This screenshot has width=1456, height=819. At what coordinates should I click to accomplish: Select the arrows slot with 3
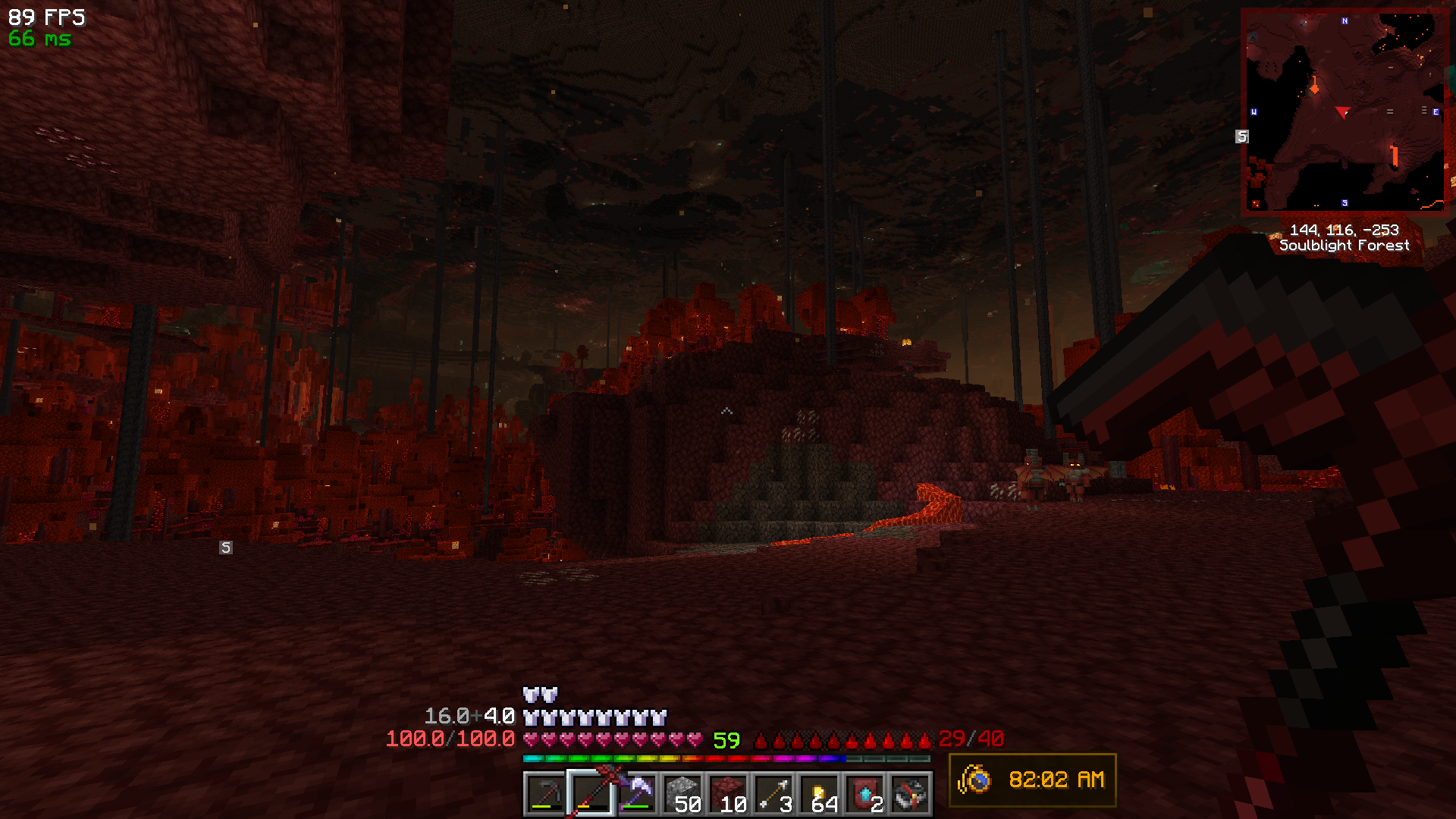(x=773, y=794)
